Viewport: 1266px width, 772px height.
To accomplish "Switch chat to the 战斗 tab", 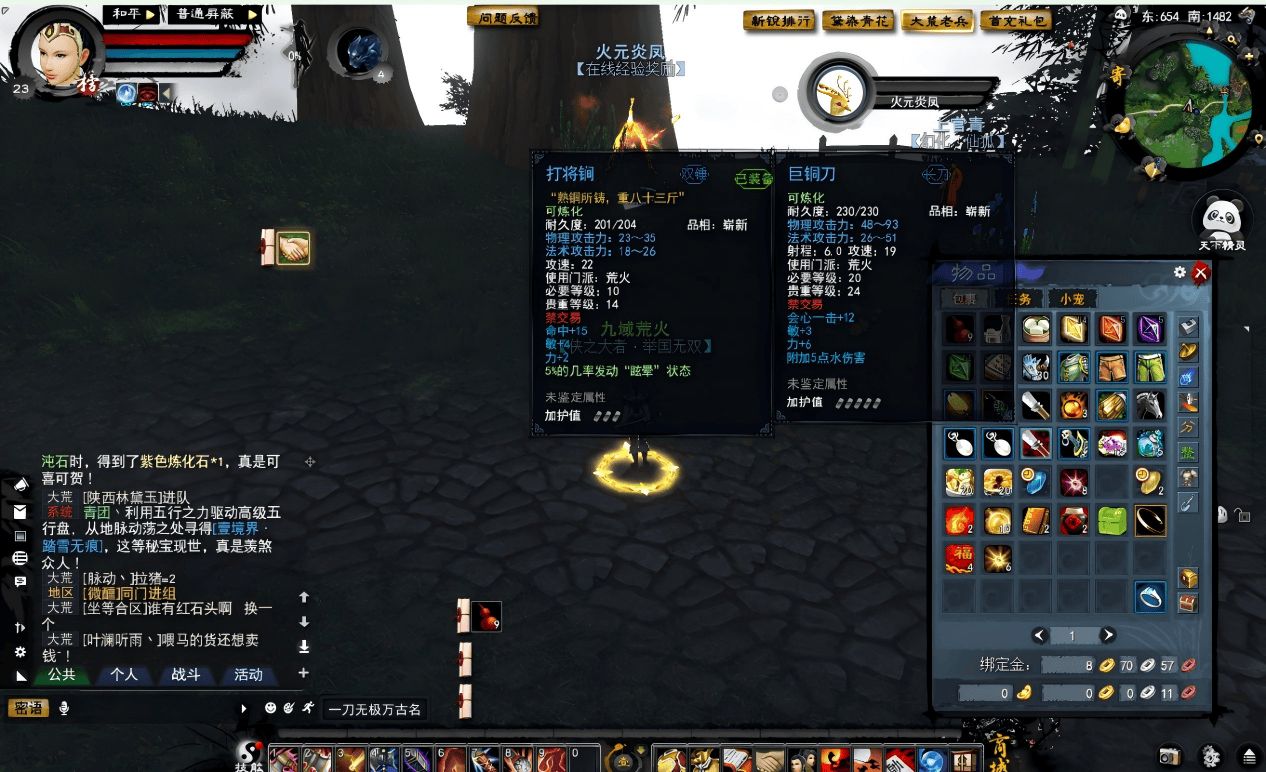I will click(x=186, y=675).
